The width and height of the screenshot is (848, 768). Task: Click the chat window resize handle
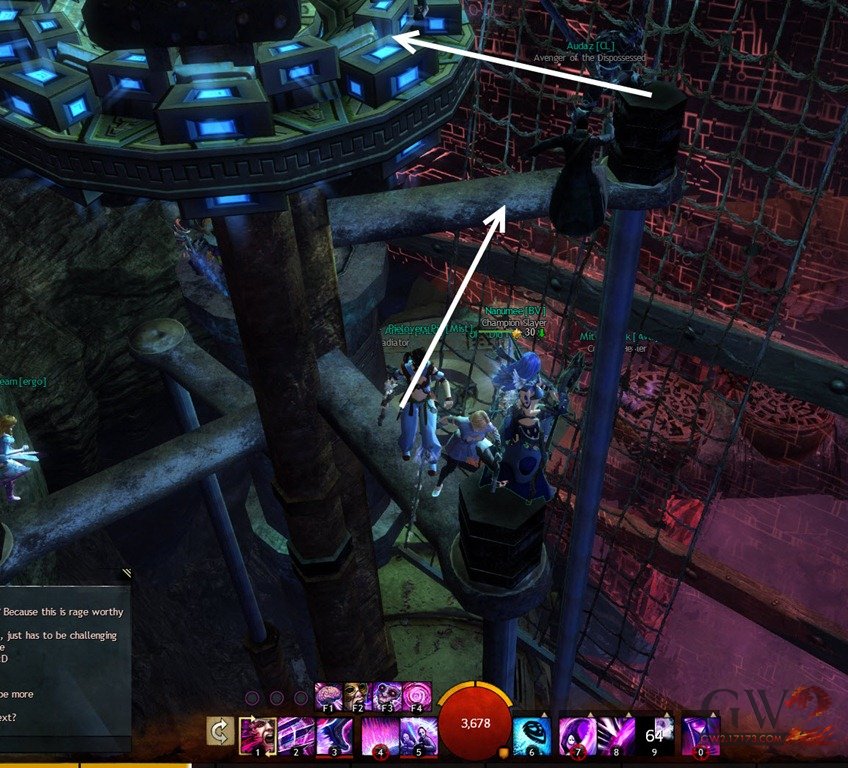click(x=126, y=574)
